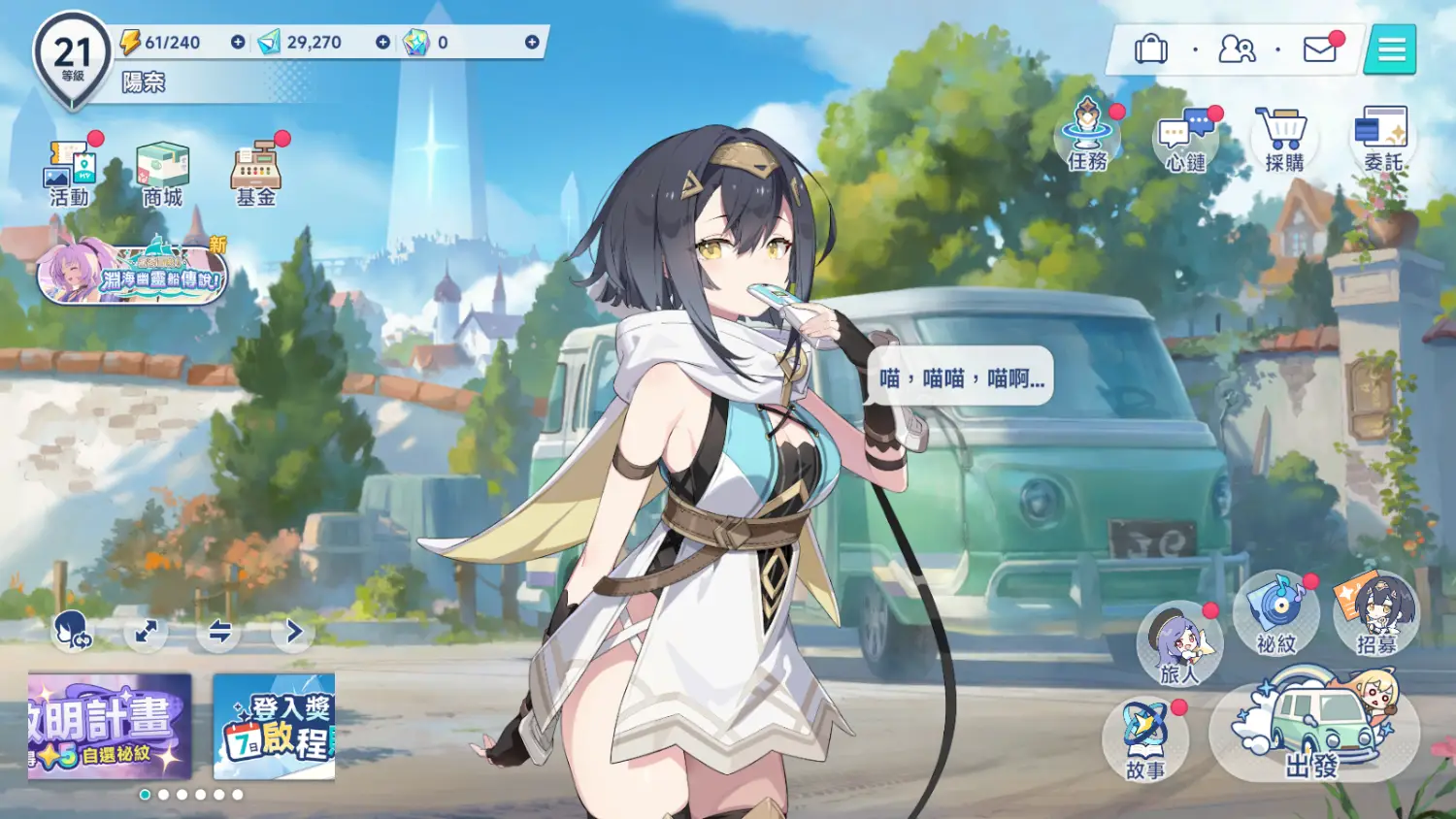Open the friends list icon
Image resolution: width=1456 pixels, height=819 pixels.
(1237, 49)
